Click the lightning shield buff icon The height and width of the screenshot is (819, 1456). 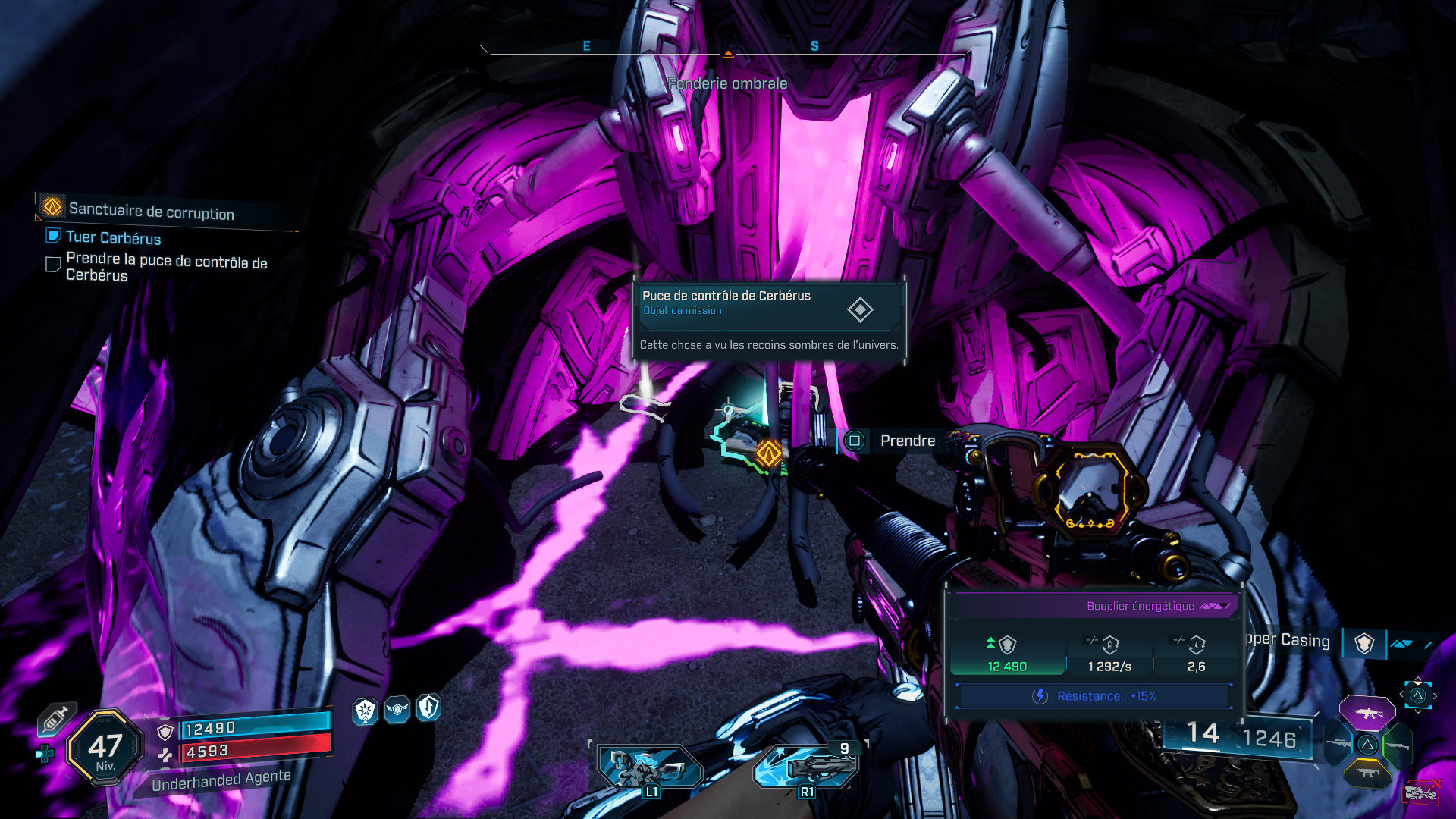point(428,708)
